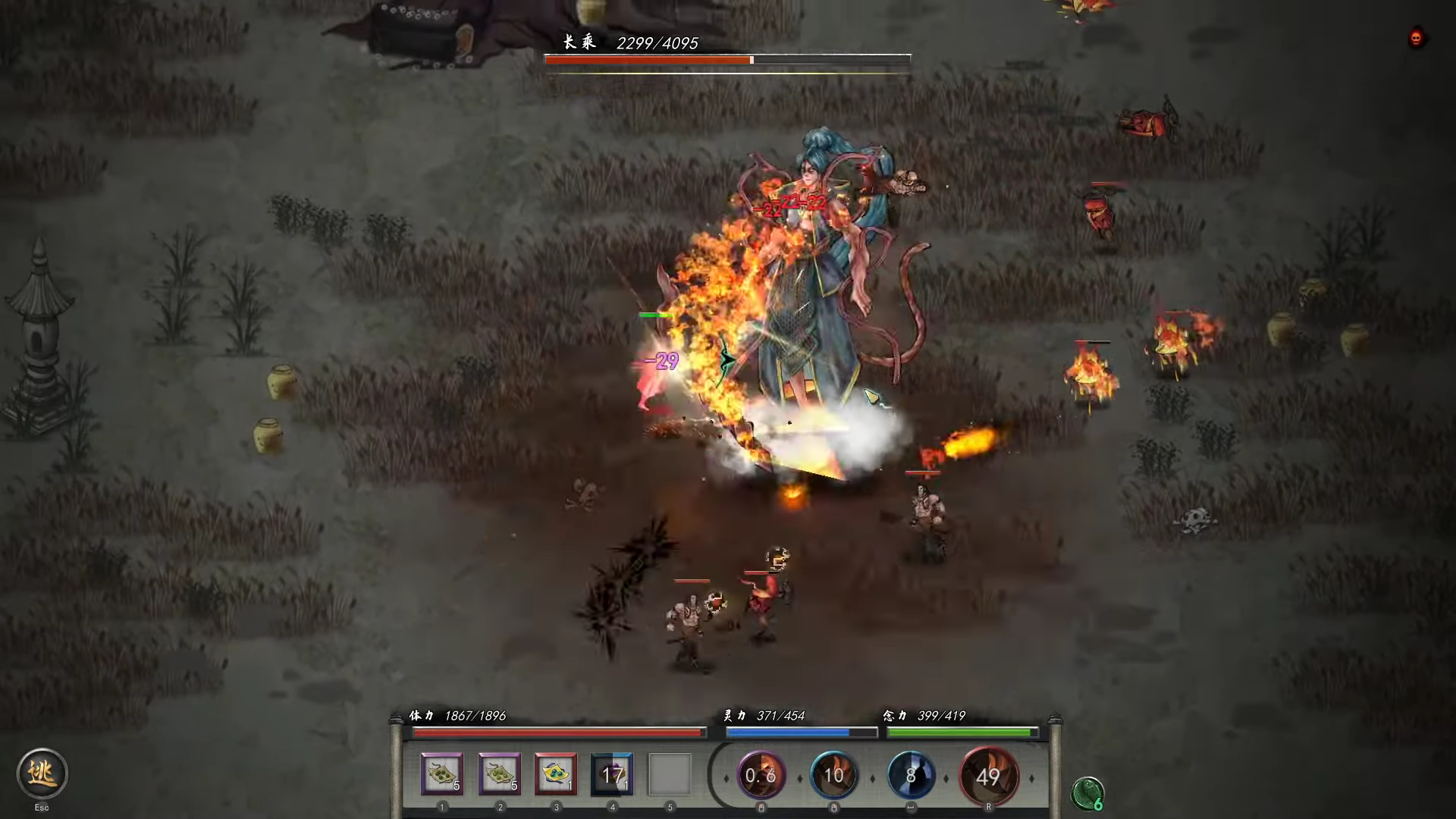Use the yellow talisman in hotbar slot 3
This screenshot has height=819, width=1456.
(556, 774)
